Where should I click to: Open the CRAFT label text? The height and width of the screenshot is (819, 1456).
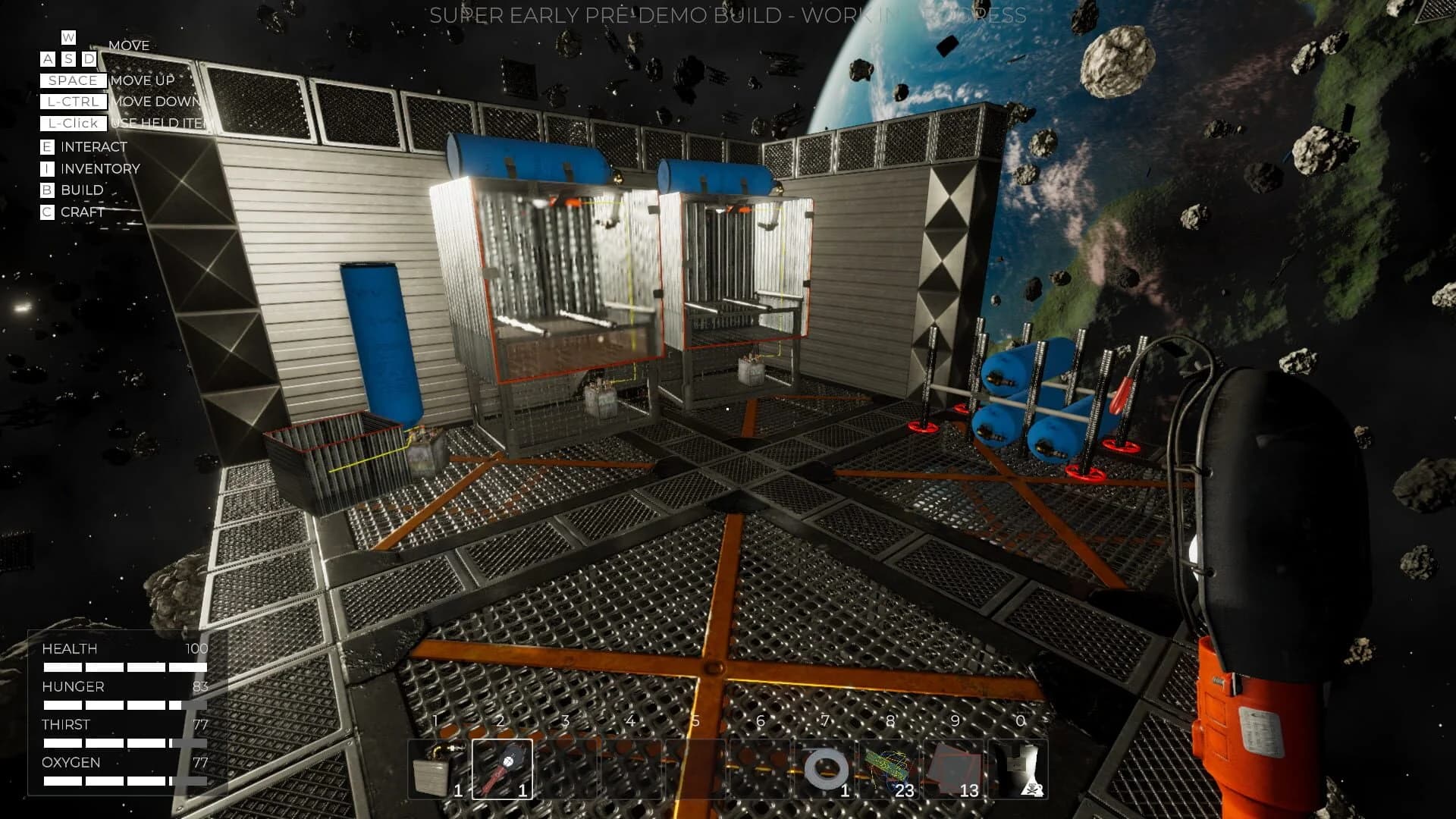pos(82,212)
